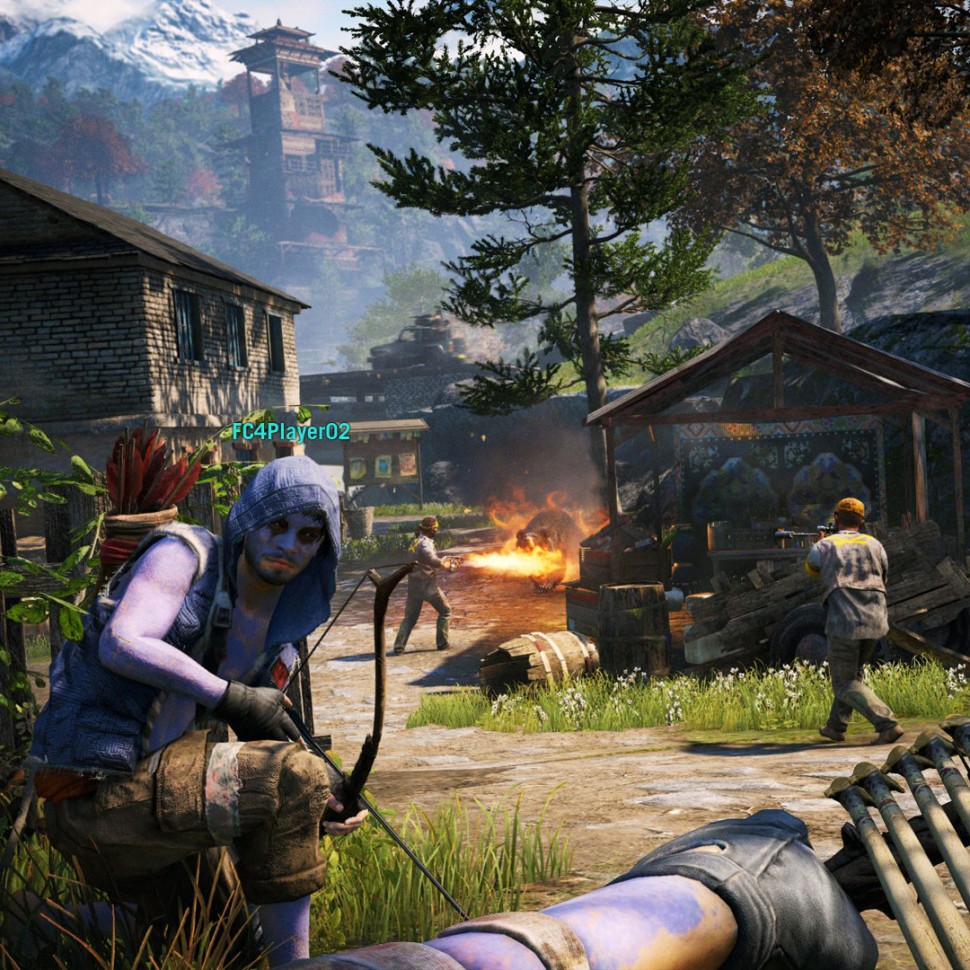This screenshot has height=970, width=970.
Task: Select the FC4Player02 player name tag
Action: 291,432
